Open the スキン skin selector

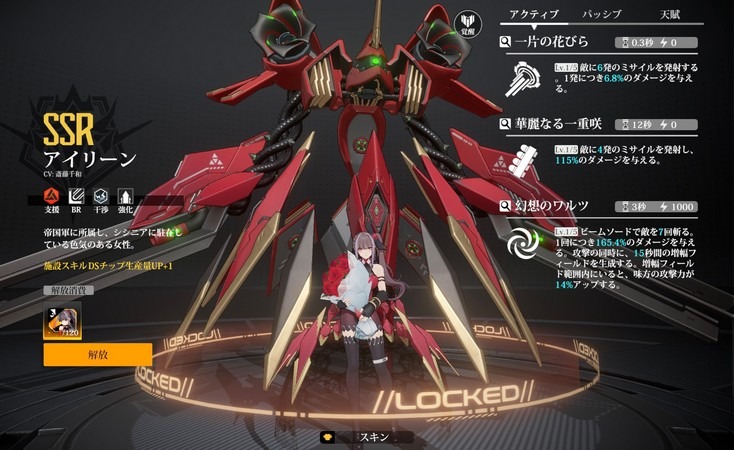pyautogui.click(x=373, y=437)
